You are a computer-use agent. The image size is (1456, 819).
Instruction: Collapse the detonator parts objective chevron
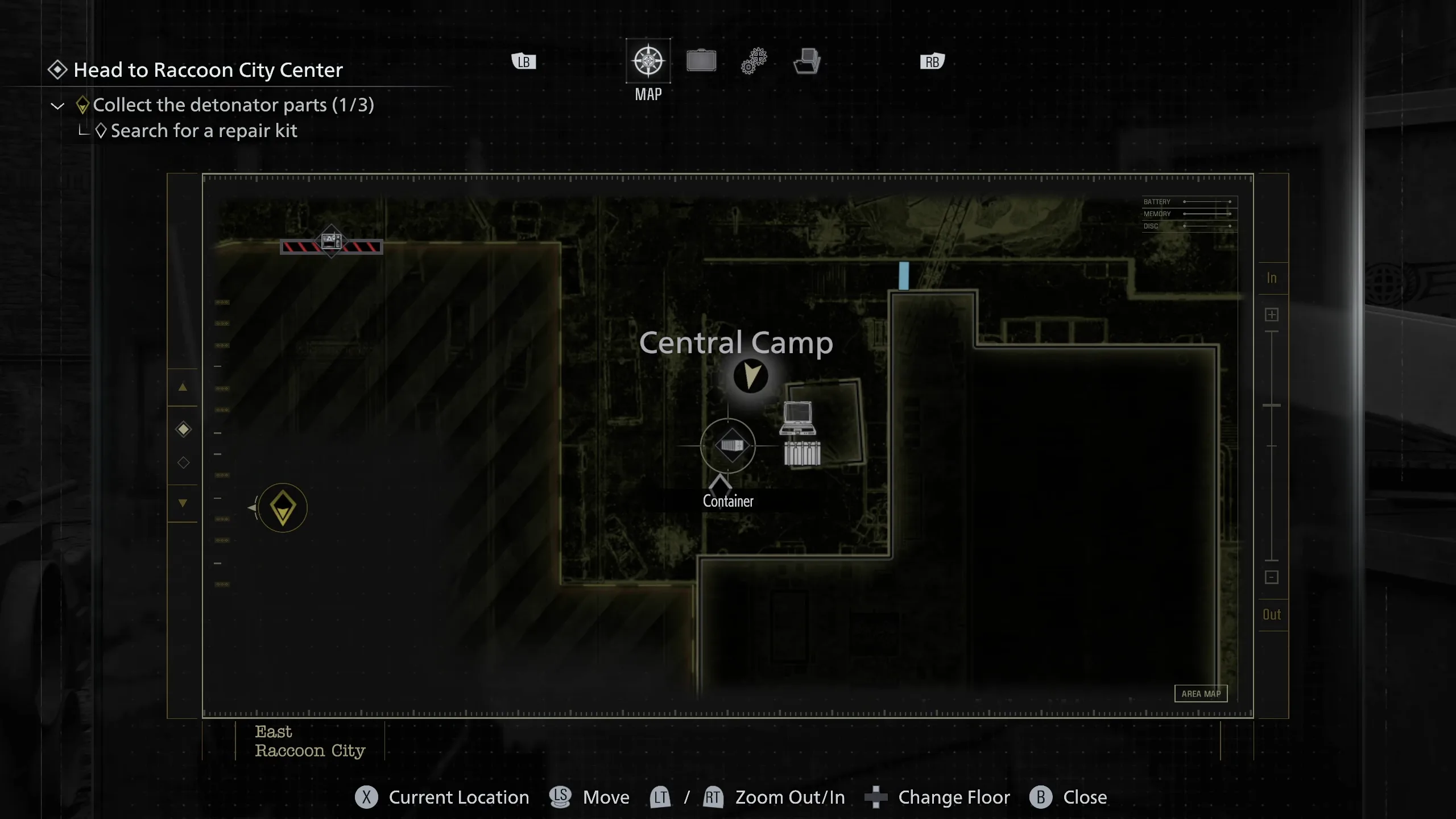(x=57, y=106)
